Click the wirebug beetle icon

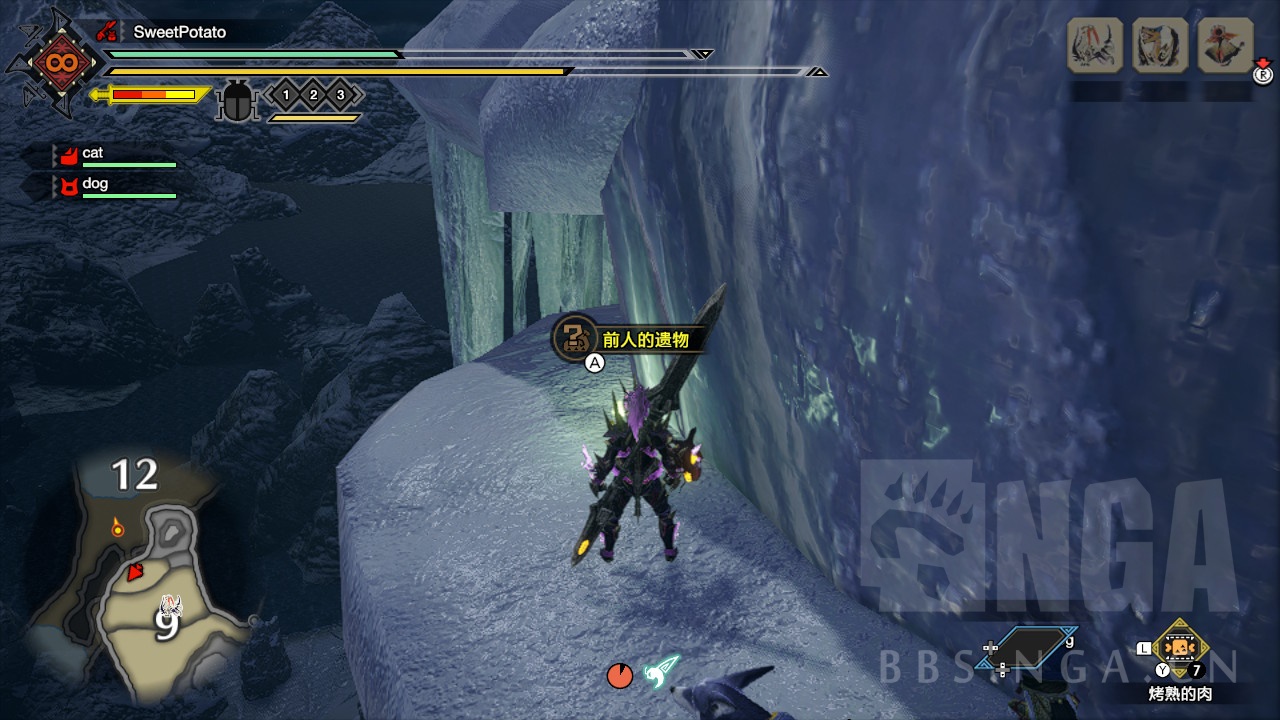pyautogui.click(x=238, y=102)
